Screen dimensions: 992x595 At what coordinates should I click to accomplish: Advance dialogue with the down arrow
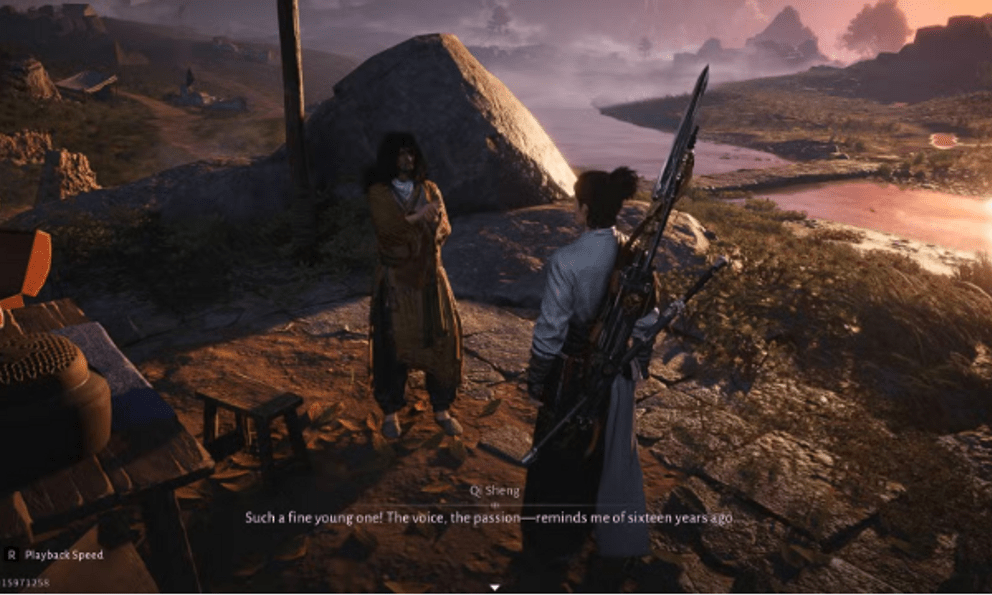[495, 587]
